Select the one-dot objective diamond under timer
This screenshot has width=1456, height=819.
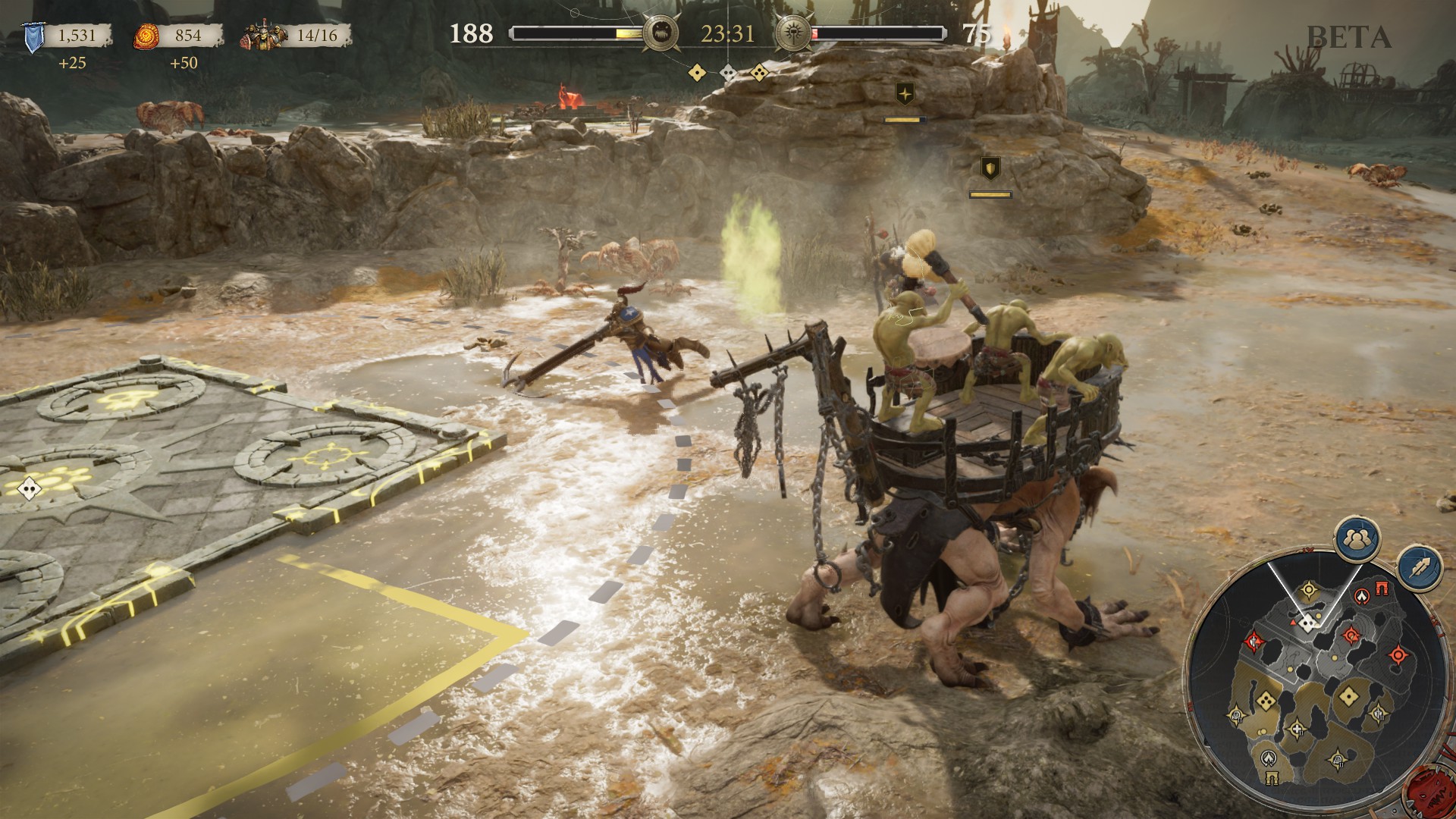[x=697, y=73]
